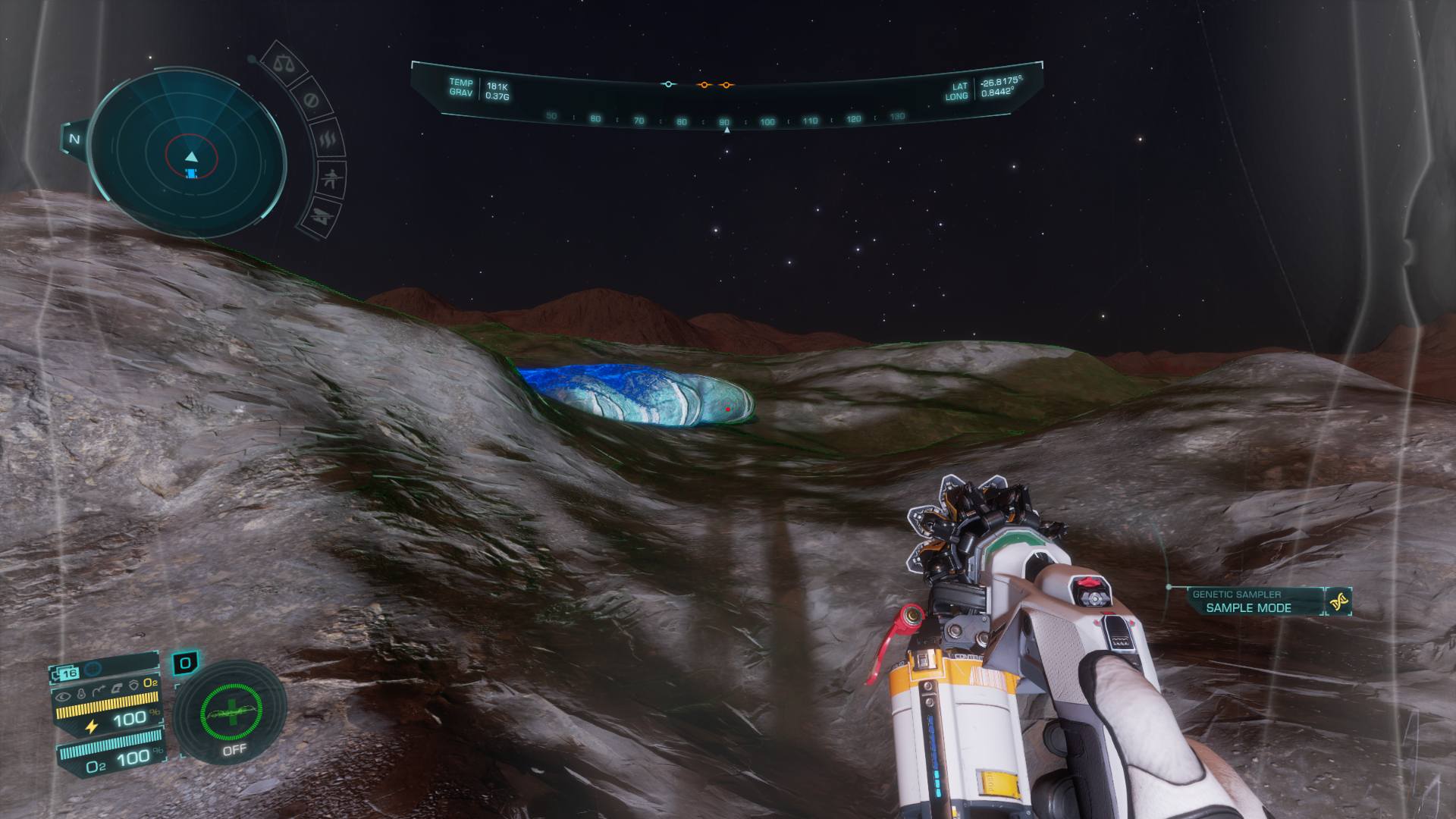Select the prohibited circle status icon

310,100
